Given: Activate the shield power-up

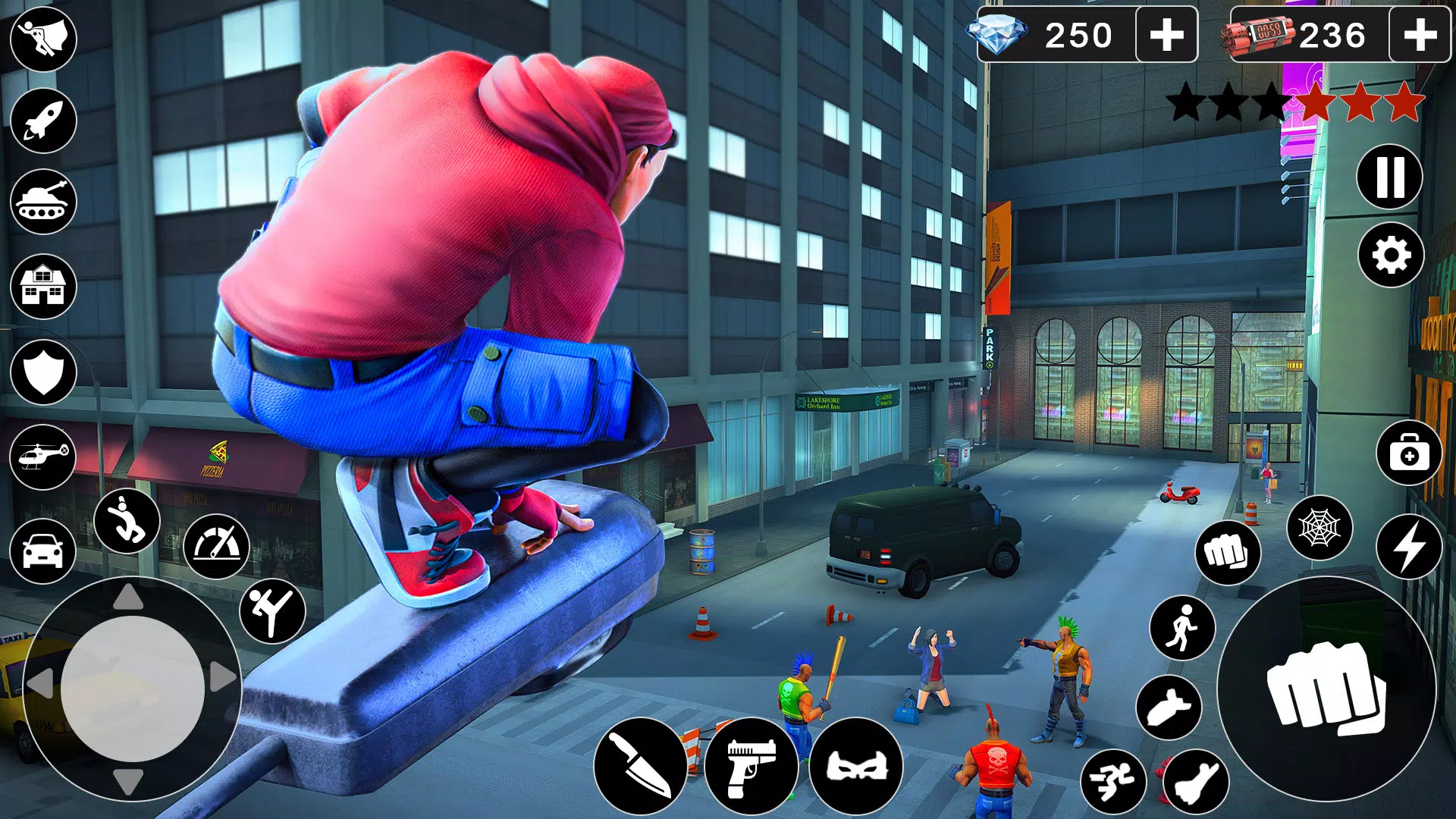Looking at the screenshot, I should point(43,370).
